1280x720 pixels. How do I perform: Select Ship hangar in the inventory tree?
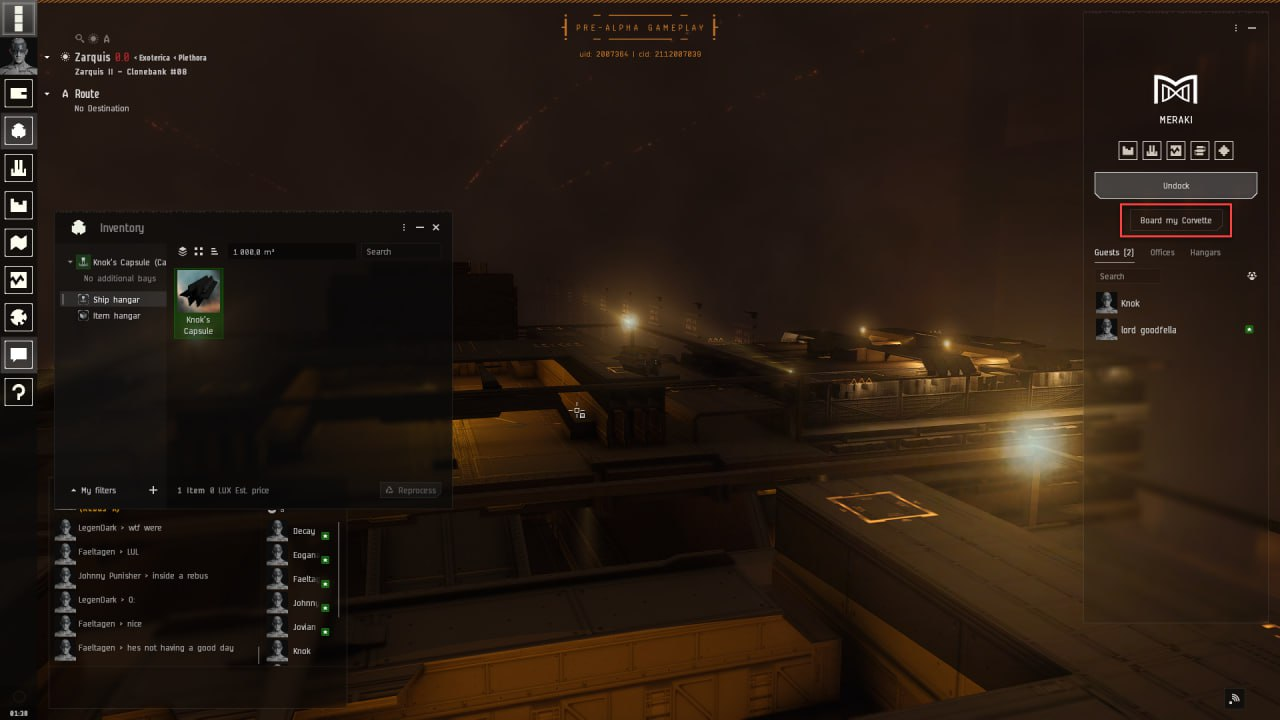click(116, 300)
